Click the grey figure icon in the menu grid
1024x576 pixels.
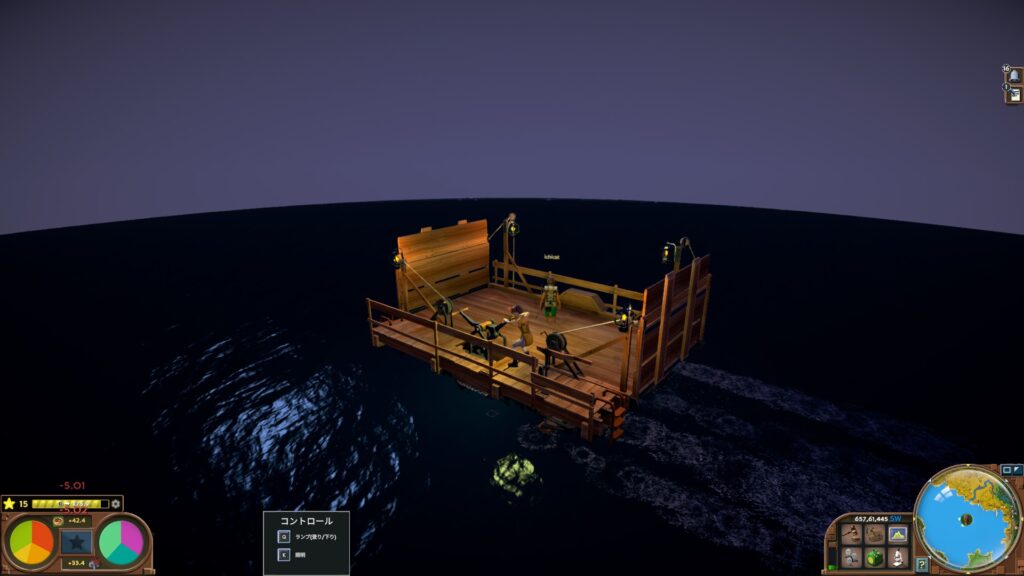852,557
